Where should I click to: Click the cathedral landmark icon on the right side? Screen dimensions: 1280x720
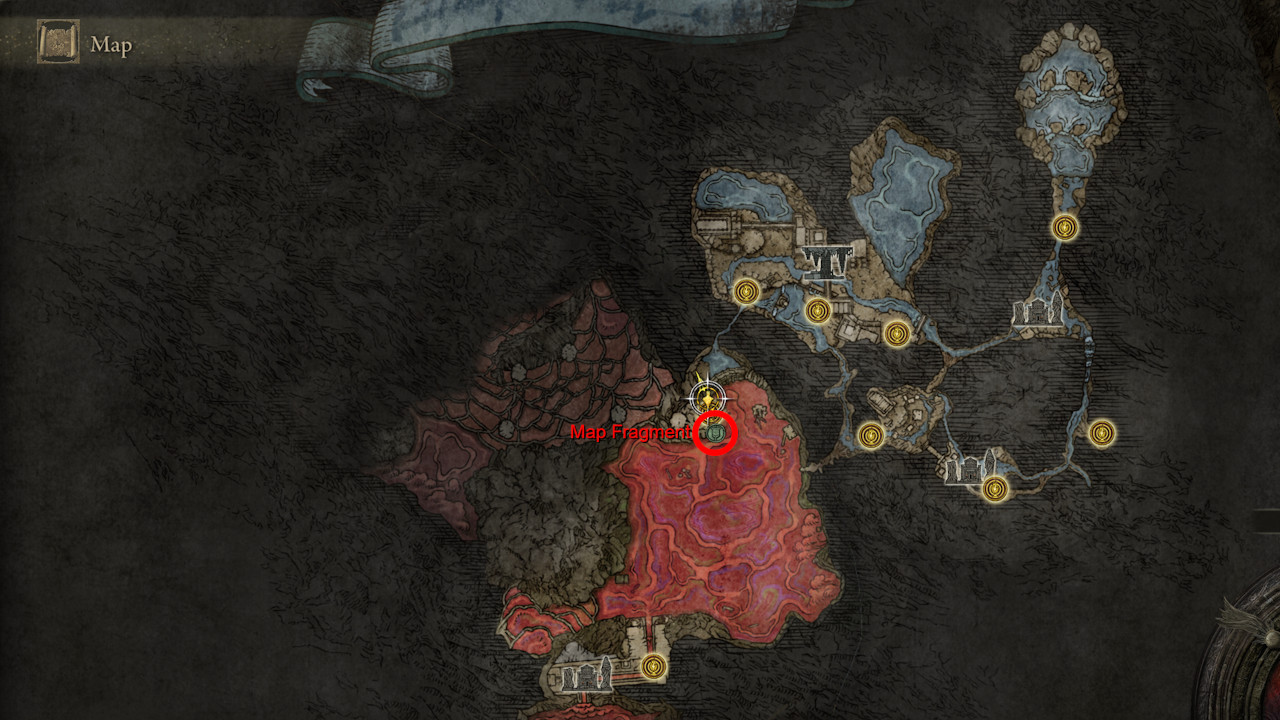pyautogui.click(x=1036, y=310)
